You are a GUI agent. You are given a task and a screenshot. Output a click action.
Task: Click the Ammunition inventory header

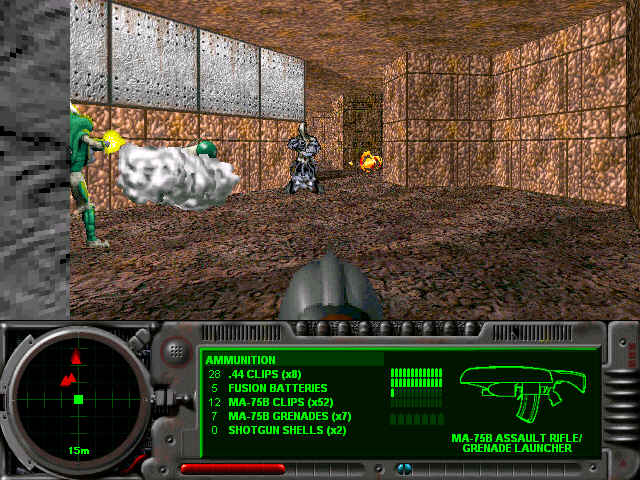click(x=241, y=360)
